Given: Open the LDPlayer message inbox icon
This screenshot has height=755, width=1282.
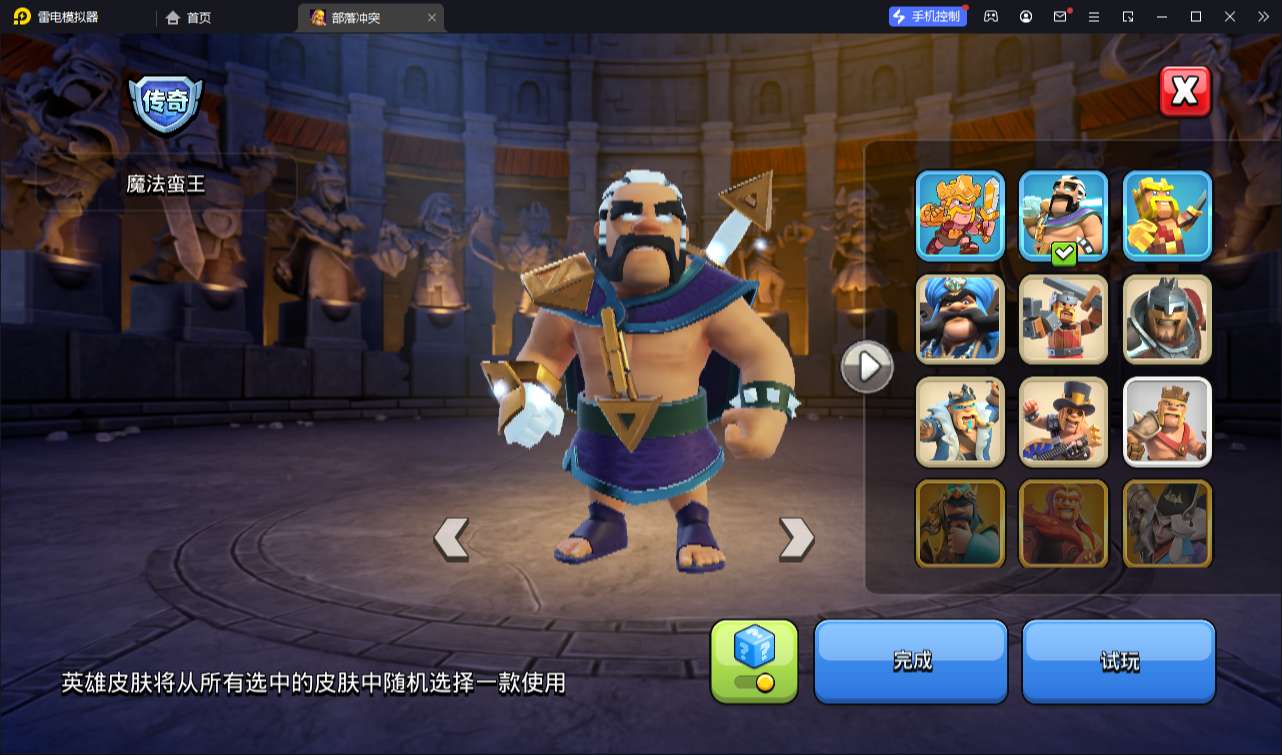Looking at the screenshot, I should (1058, 16).
